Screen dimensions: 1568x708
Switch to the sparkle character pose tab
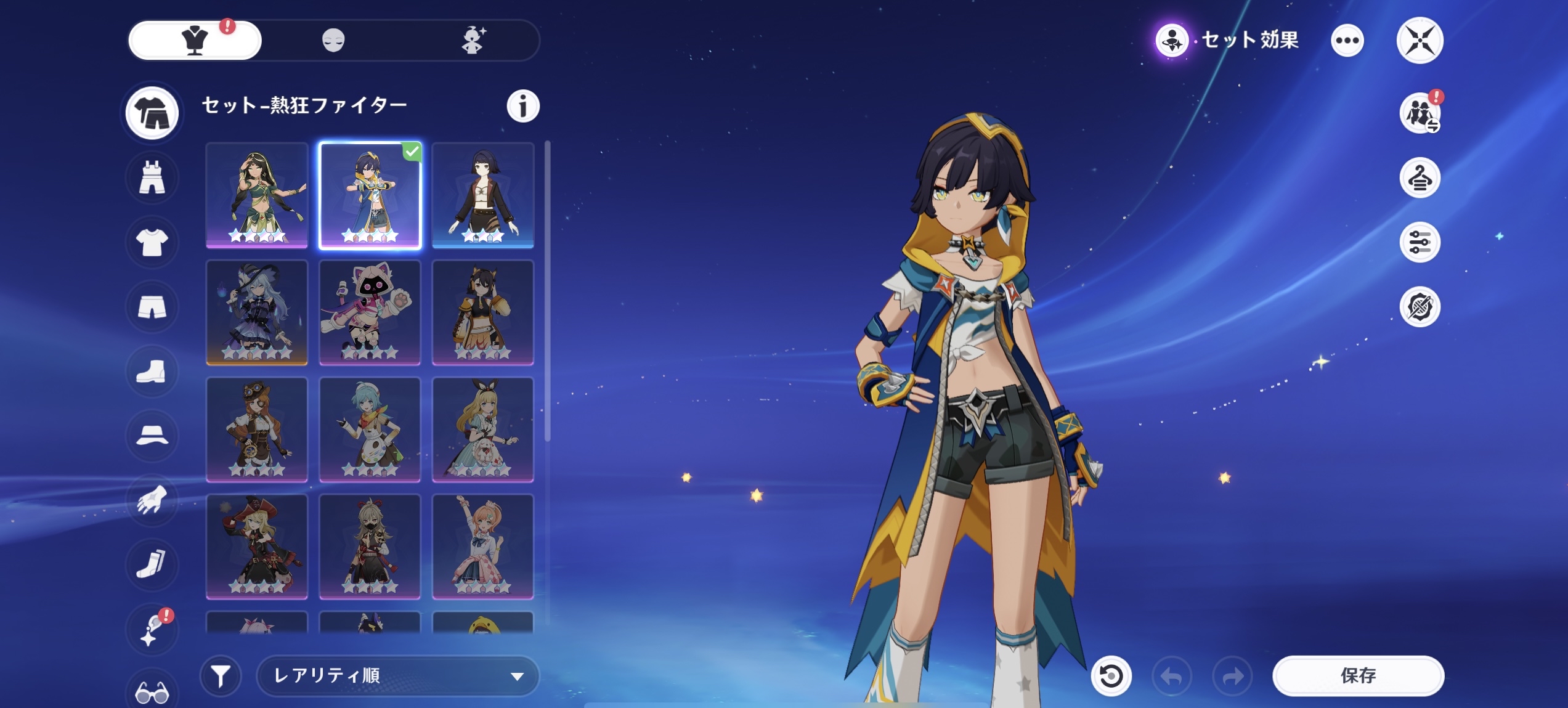[x=473, y=41]
